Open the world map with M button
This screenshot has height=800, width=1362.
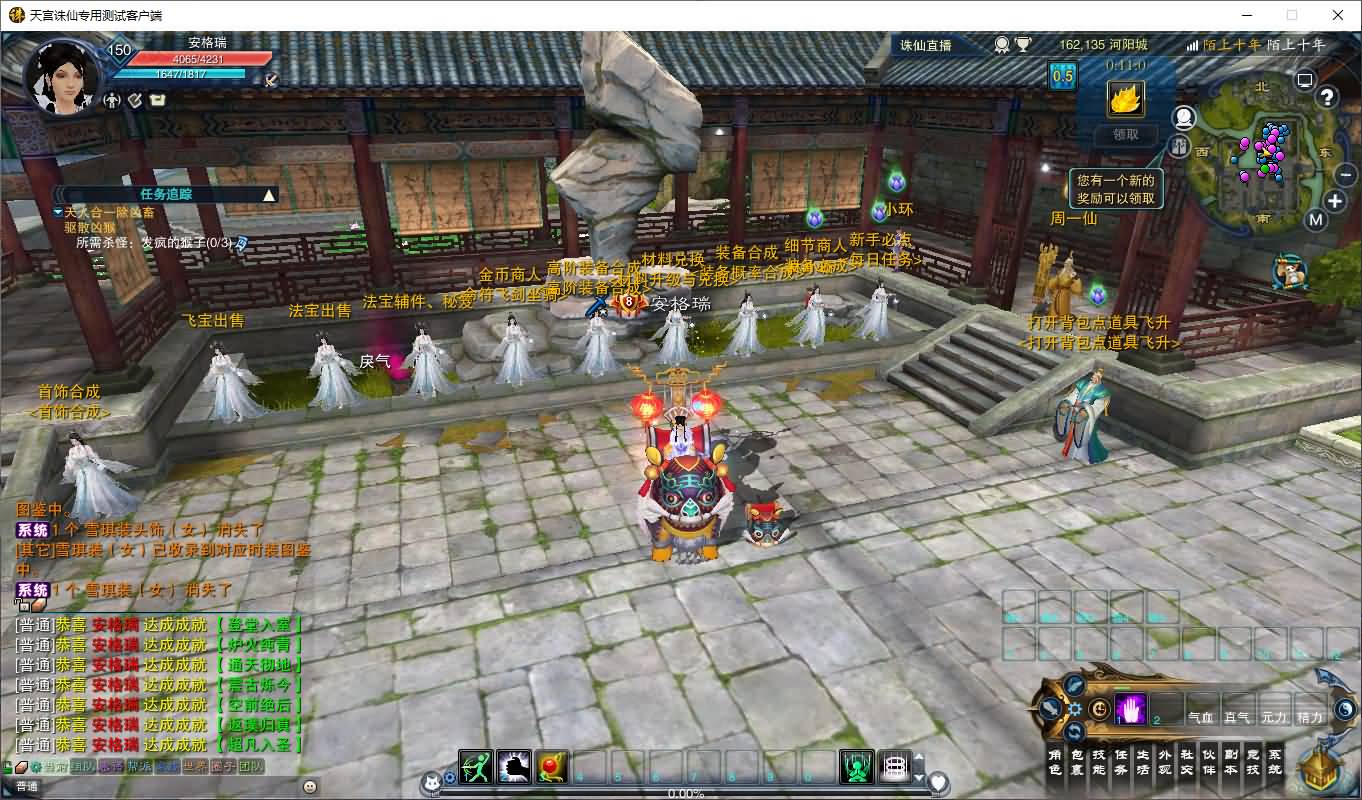tap(1316, 221)
